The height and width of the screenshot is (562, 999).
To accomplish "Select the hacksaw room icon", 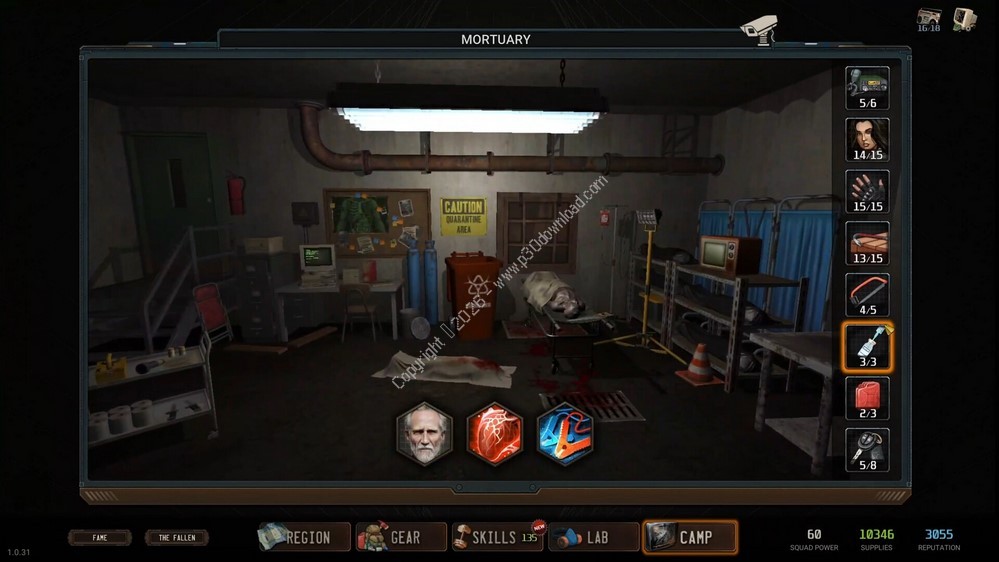I will coord(867,292).
